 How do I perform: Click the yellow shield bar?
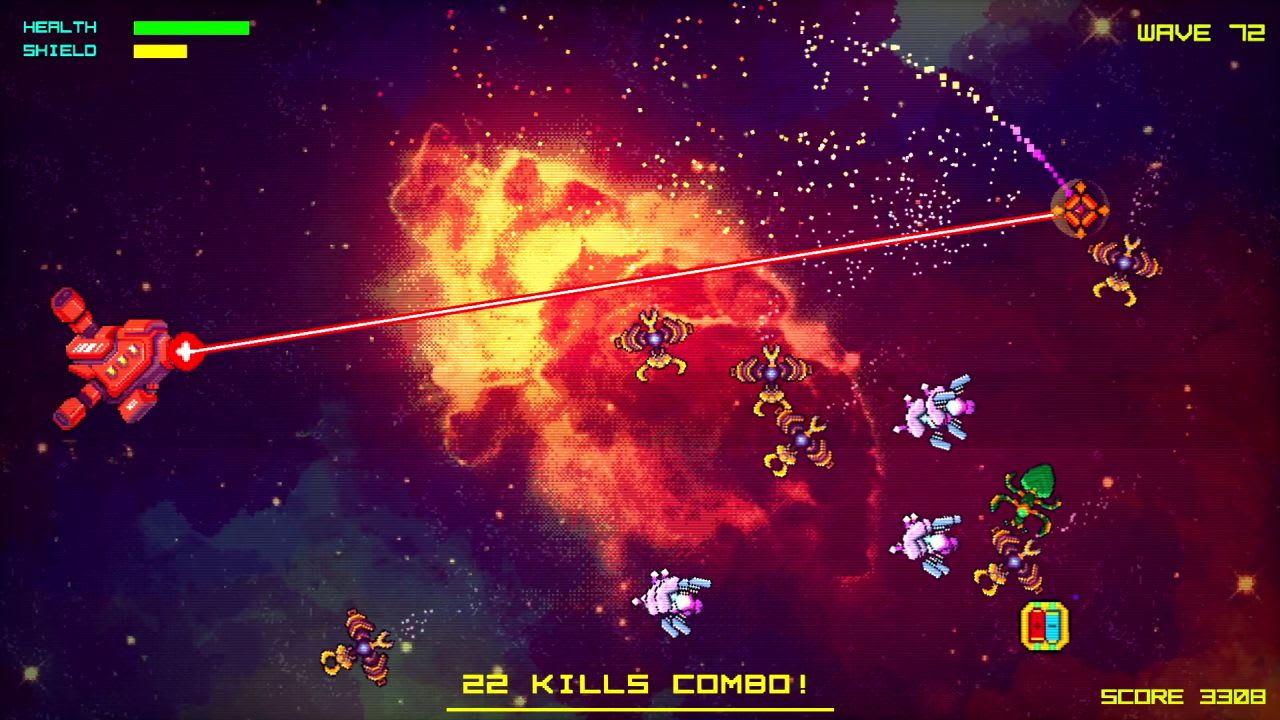(160, 50)
